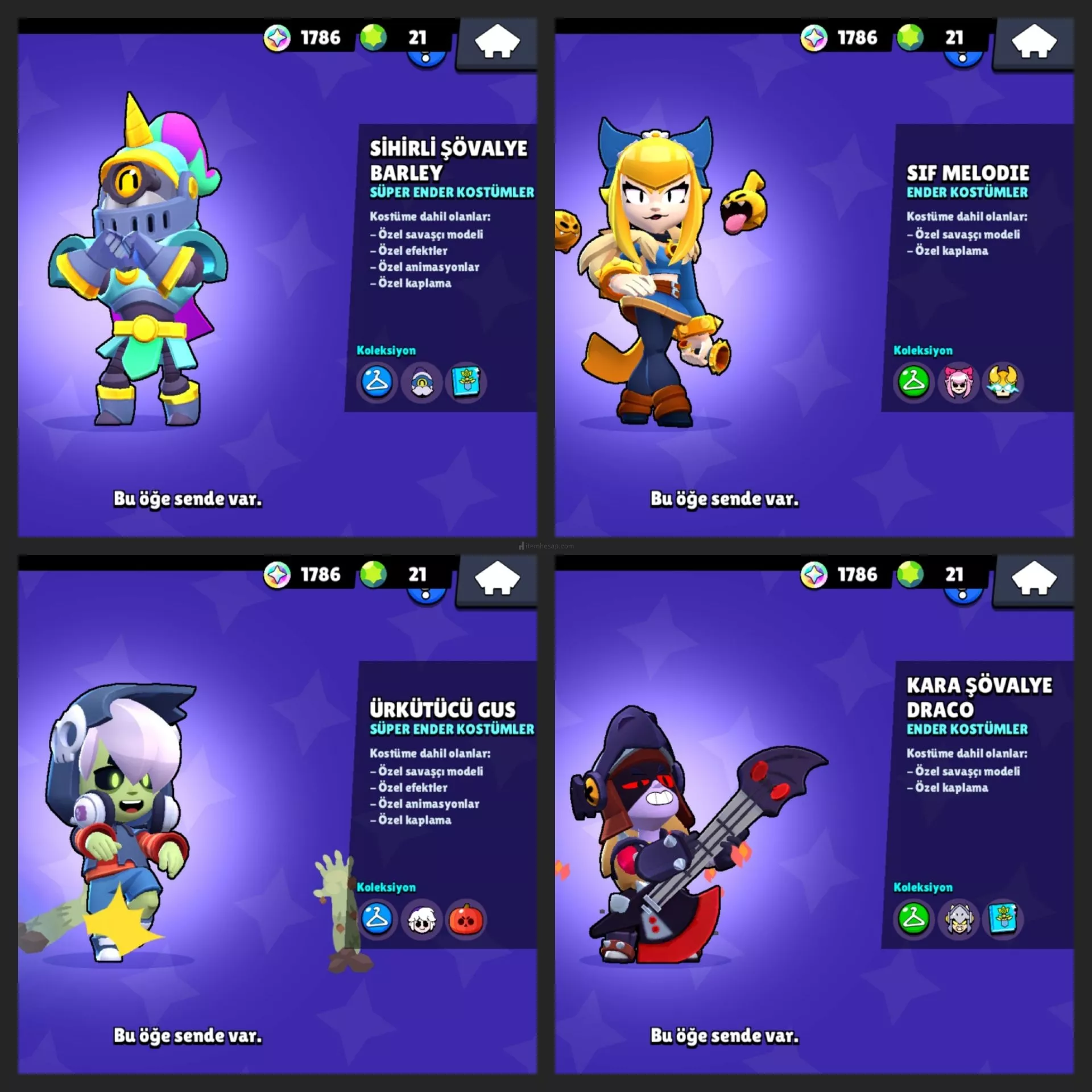The width and height of the screenshot is (1092, 1092).
Task: Go home from Sihirli Şövalye Barley screen
Action: (x=497, y=43)
